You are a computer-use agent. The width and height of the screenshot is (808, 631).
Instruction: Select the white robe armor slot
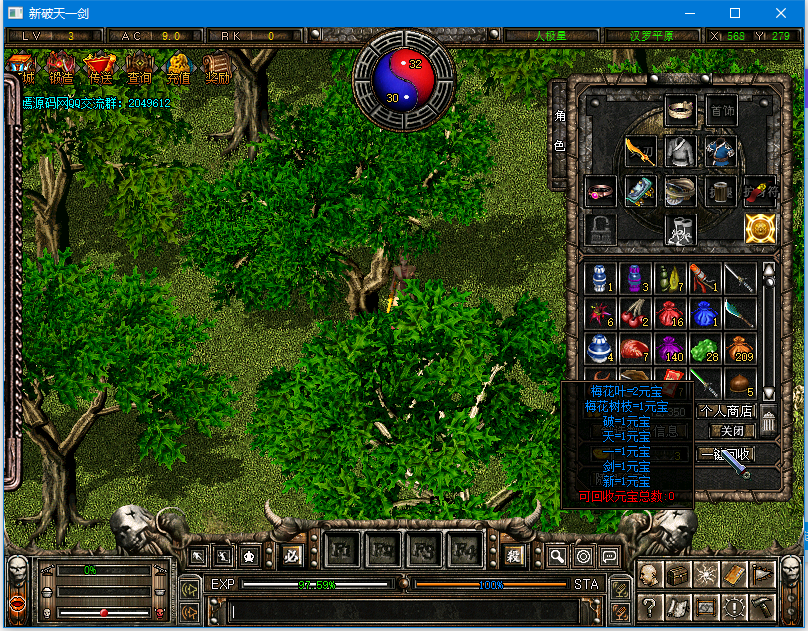point(680,151)
